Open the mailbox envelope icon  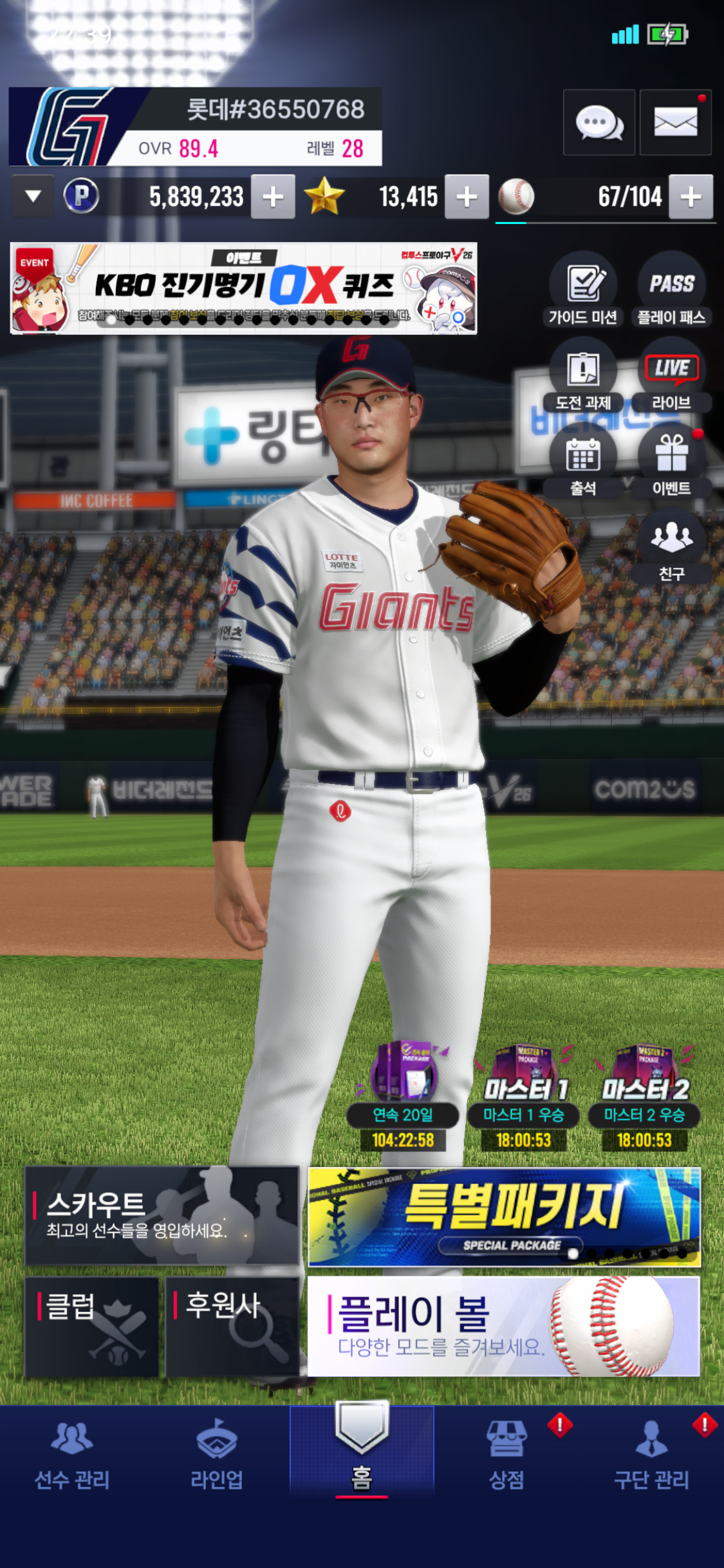675,122
